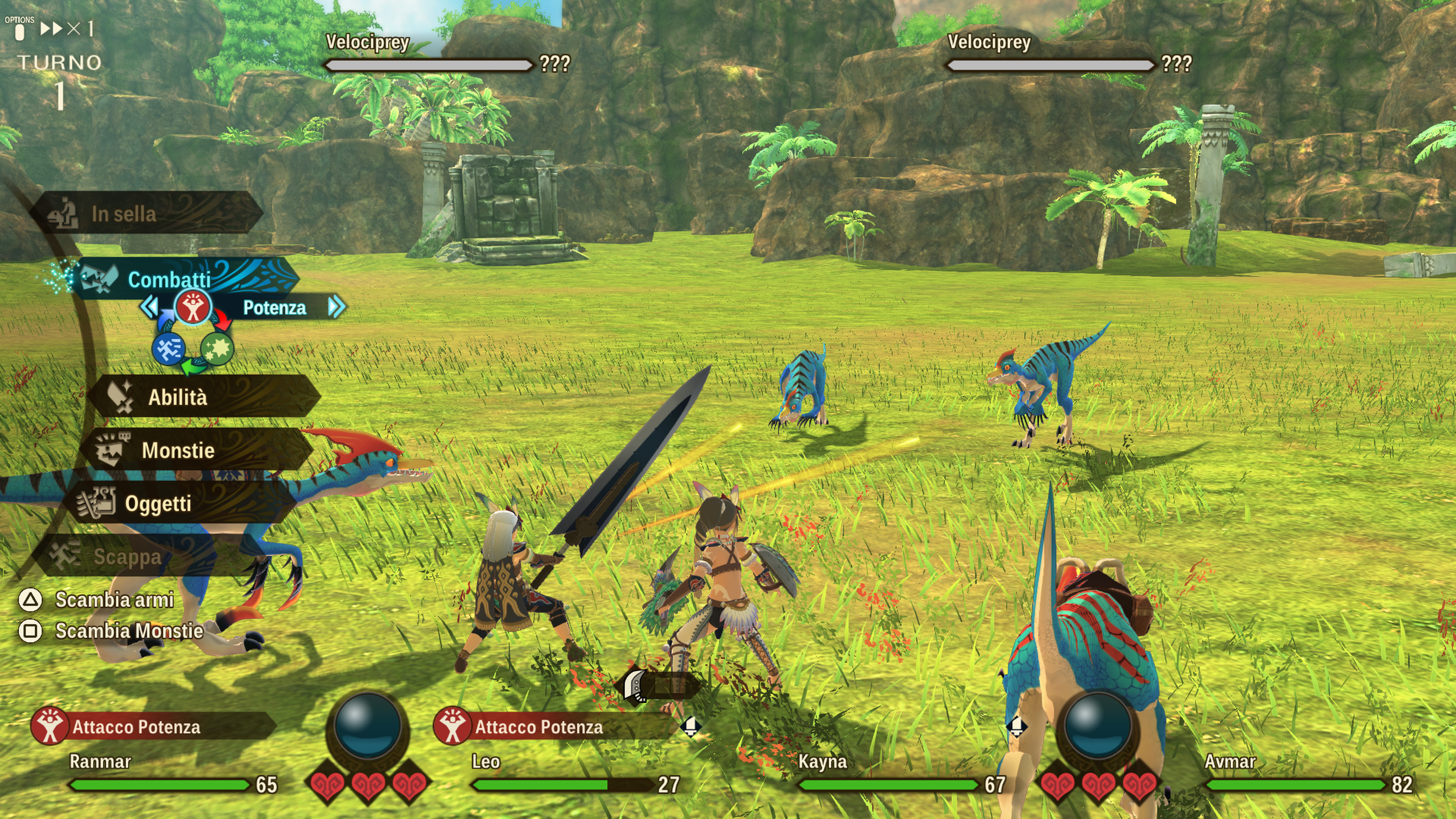The width and height of the screenshot is (1456, 819).
Task: Choose the red Potenza attack type icon
Action: click(193, 308)
